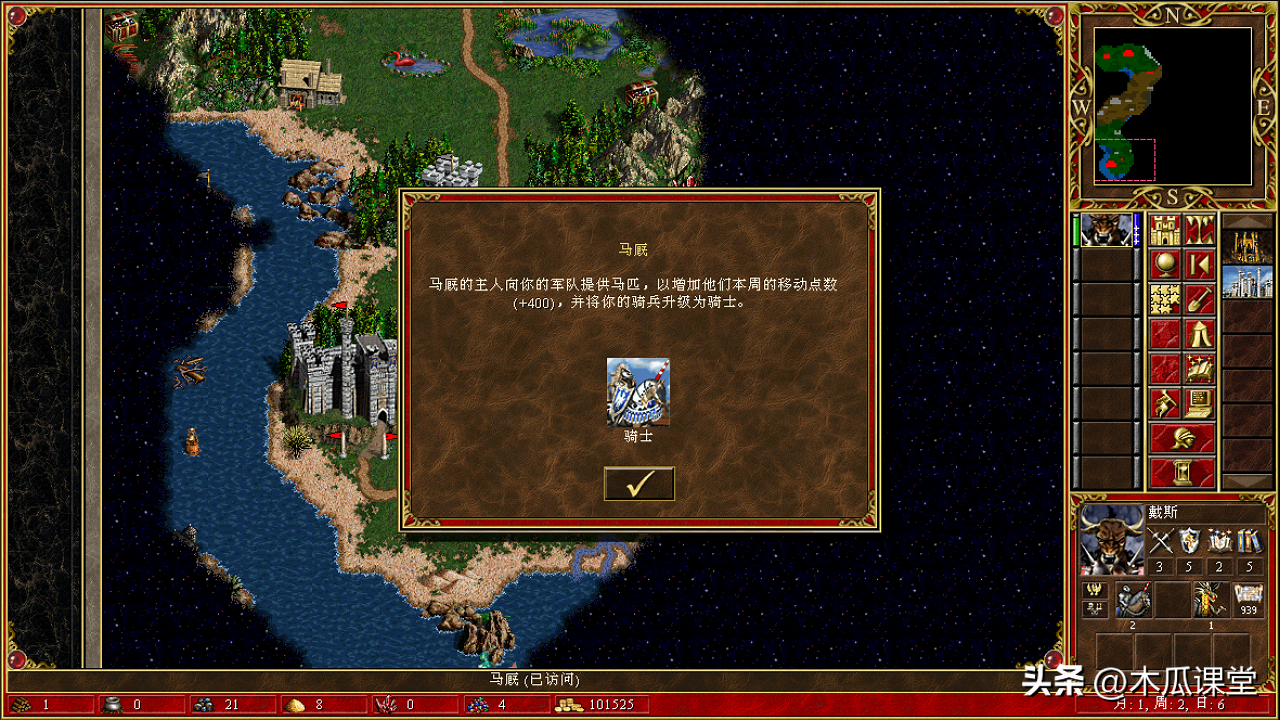Click the gold stars button
Image resolution: width=1280 pixels, height=720 pixels.
pyautogui.click(x=1164, y=299)
